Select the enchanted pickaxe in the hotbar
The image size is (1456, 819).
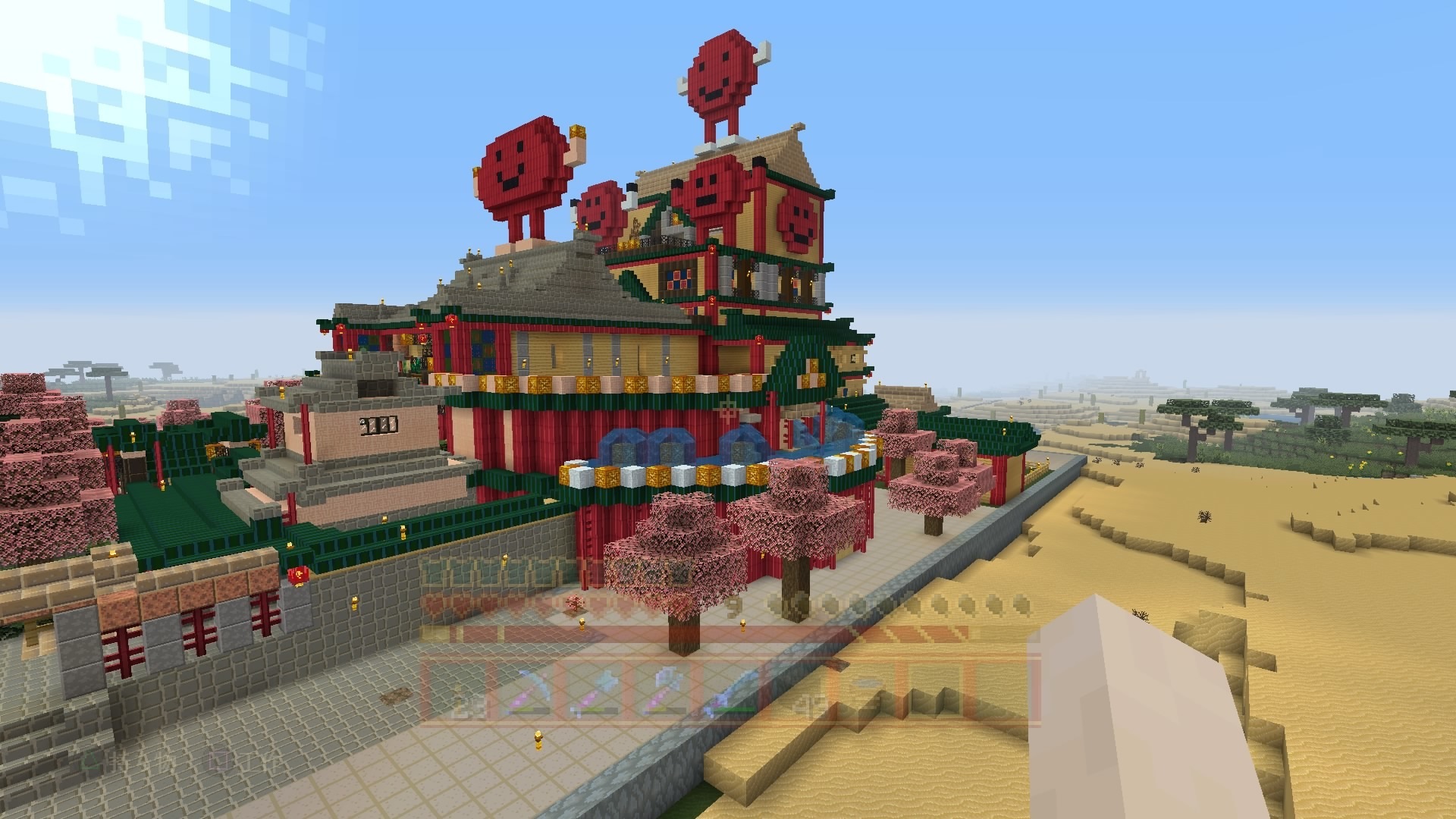tap(529, 690)
